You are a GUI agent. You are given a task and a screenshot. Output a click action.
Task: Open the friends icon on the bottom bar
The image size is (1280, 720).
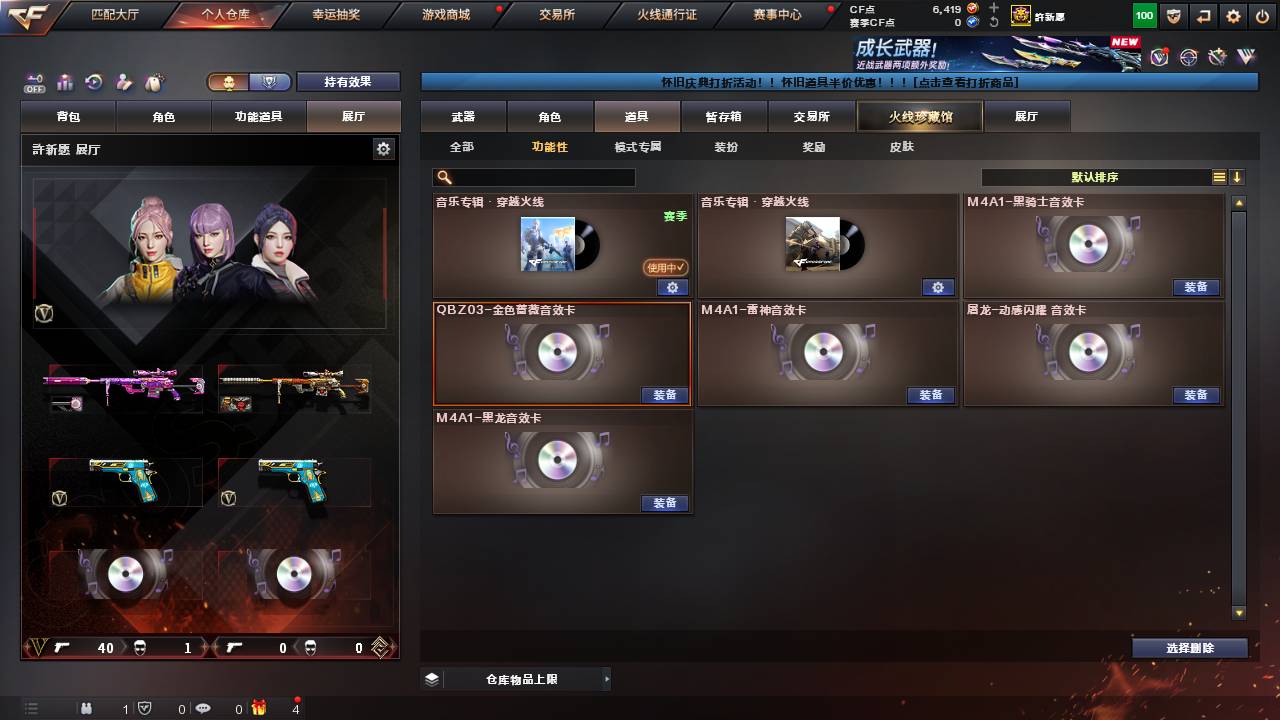click(x=87, y=710)
